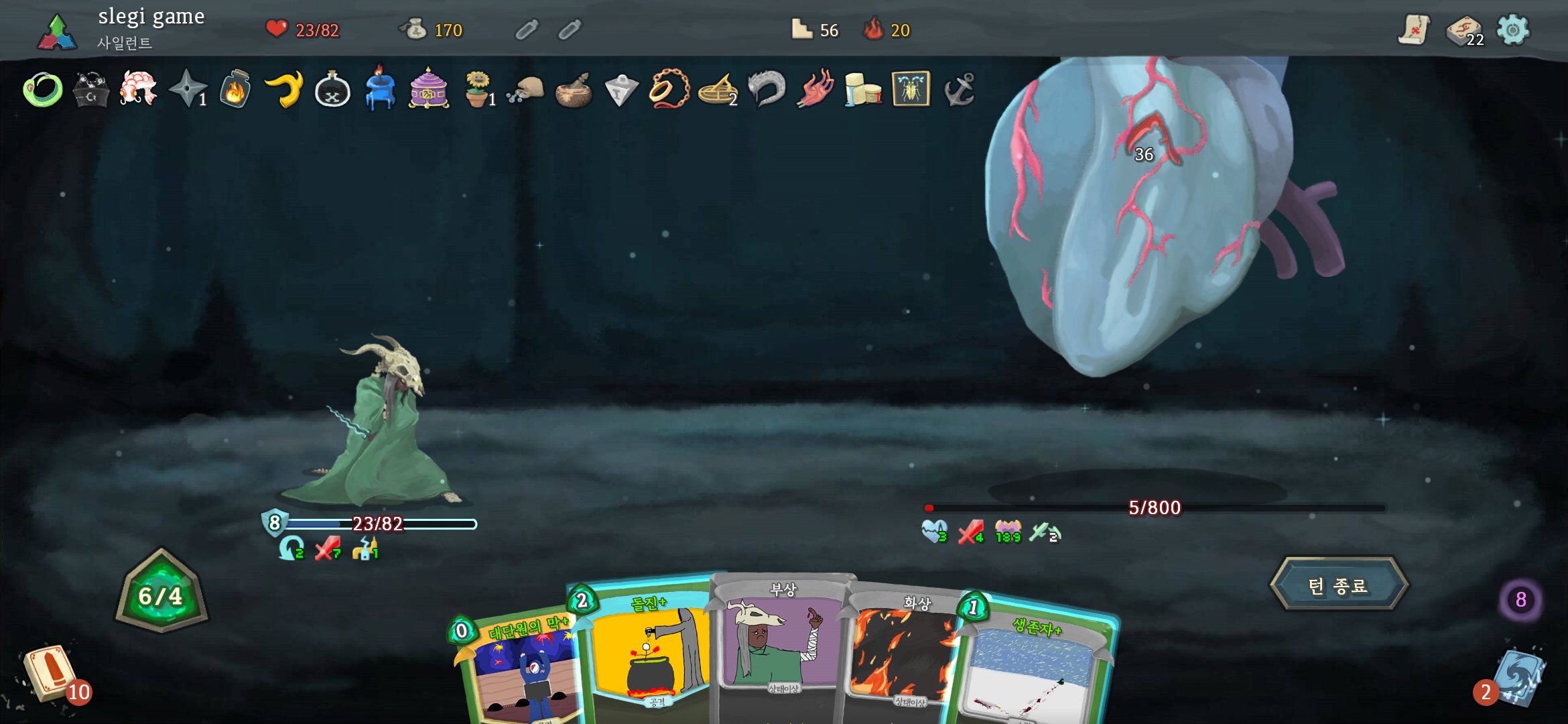Inspect the shuriken relic
The height and width of the screenshot is (724, 1568).
tap(187, 89)
